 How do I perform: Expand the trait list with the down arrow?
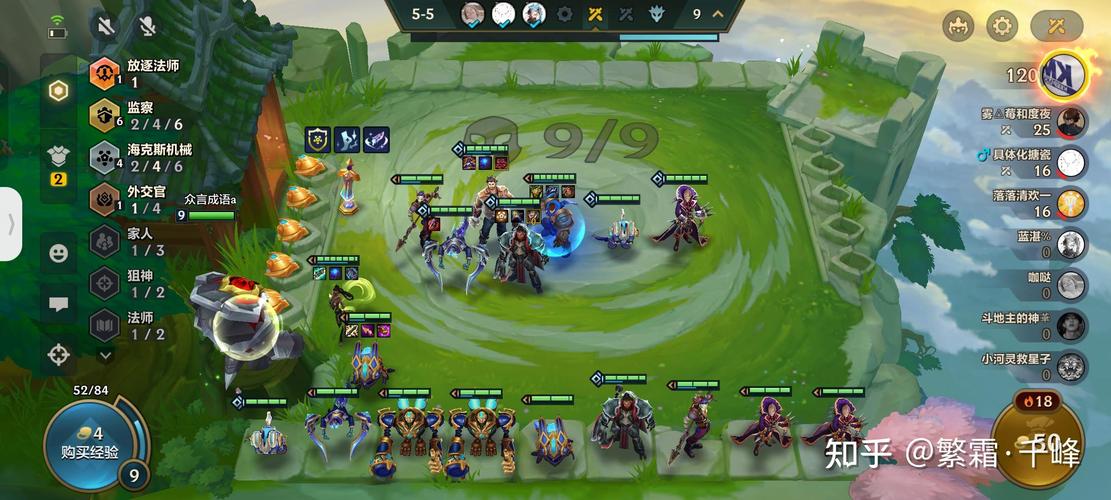[x=105, y=354]
